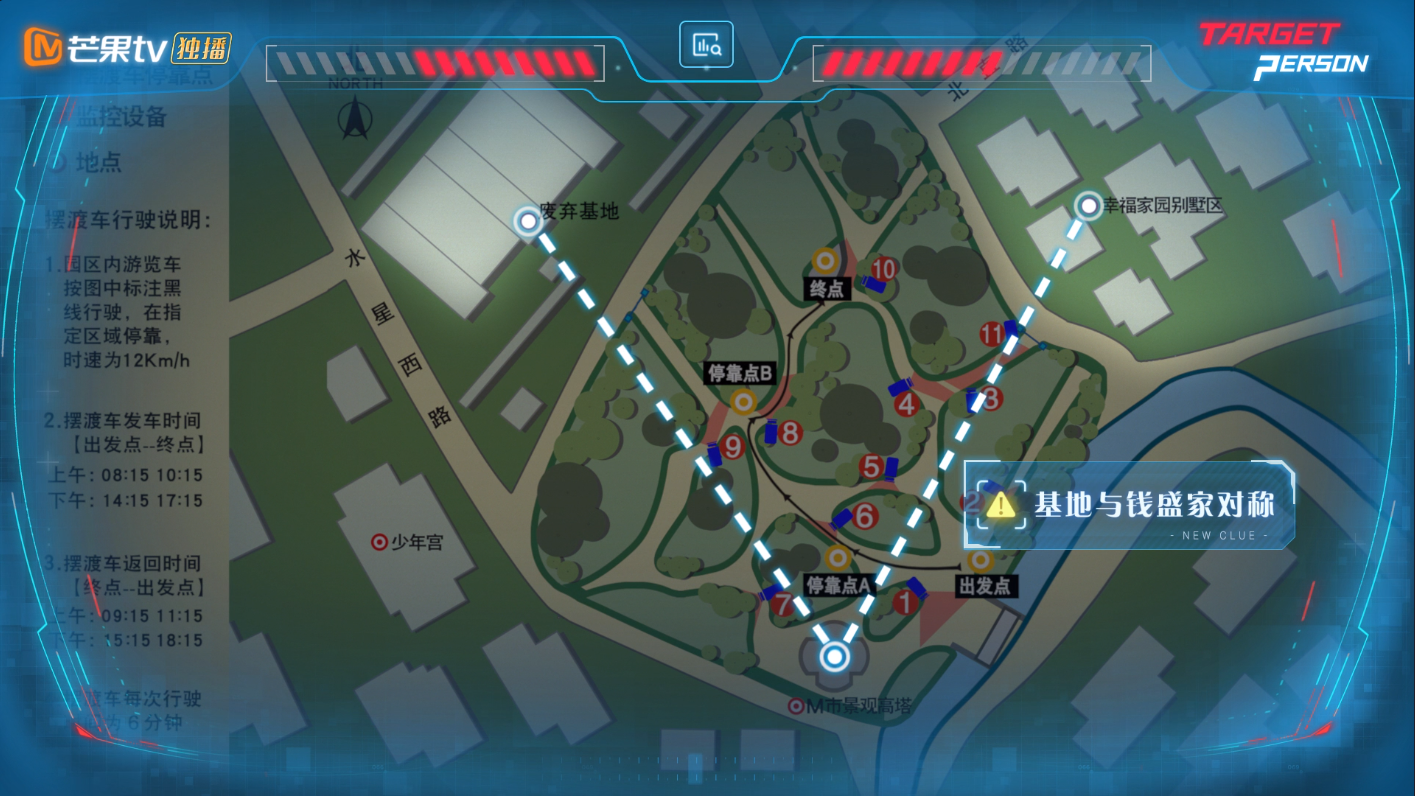This screenshot has width=1415, height=796.
Task: Open the 芒果tv logo
Action: point(128,47)
